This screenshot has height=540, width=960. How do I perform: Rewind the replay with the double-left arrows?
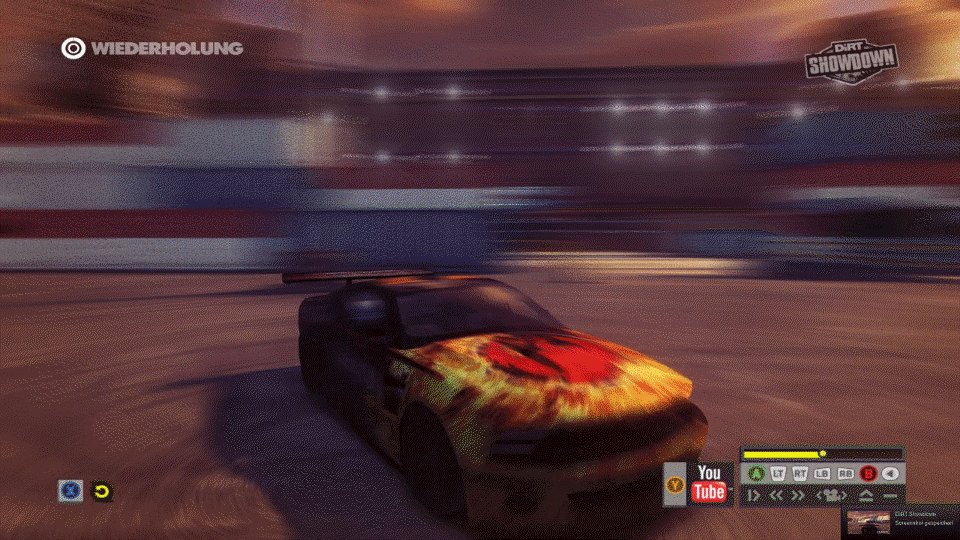click(776, 495)
